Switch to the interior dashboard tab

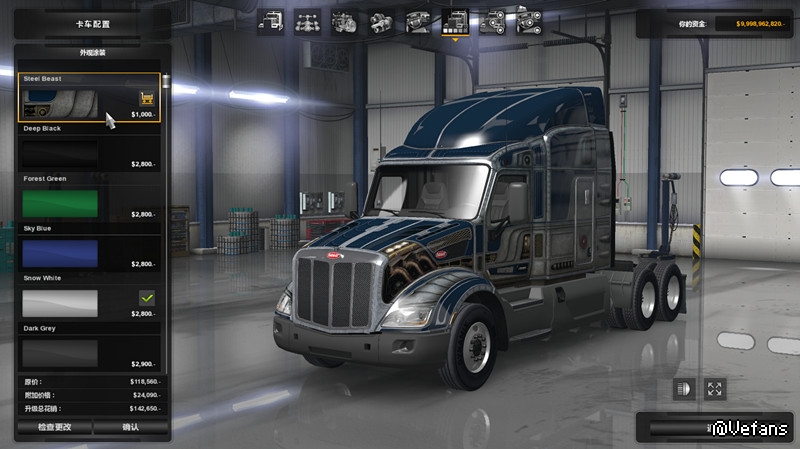pos(418,21)
